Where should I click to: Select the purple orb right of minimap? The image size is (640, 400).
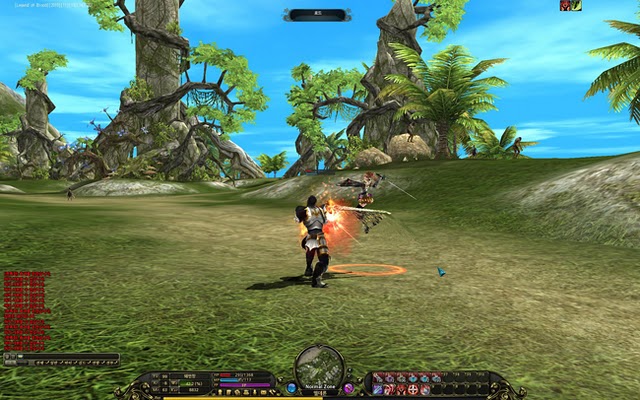[348, 387]
